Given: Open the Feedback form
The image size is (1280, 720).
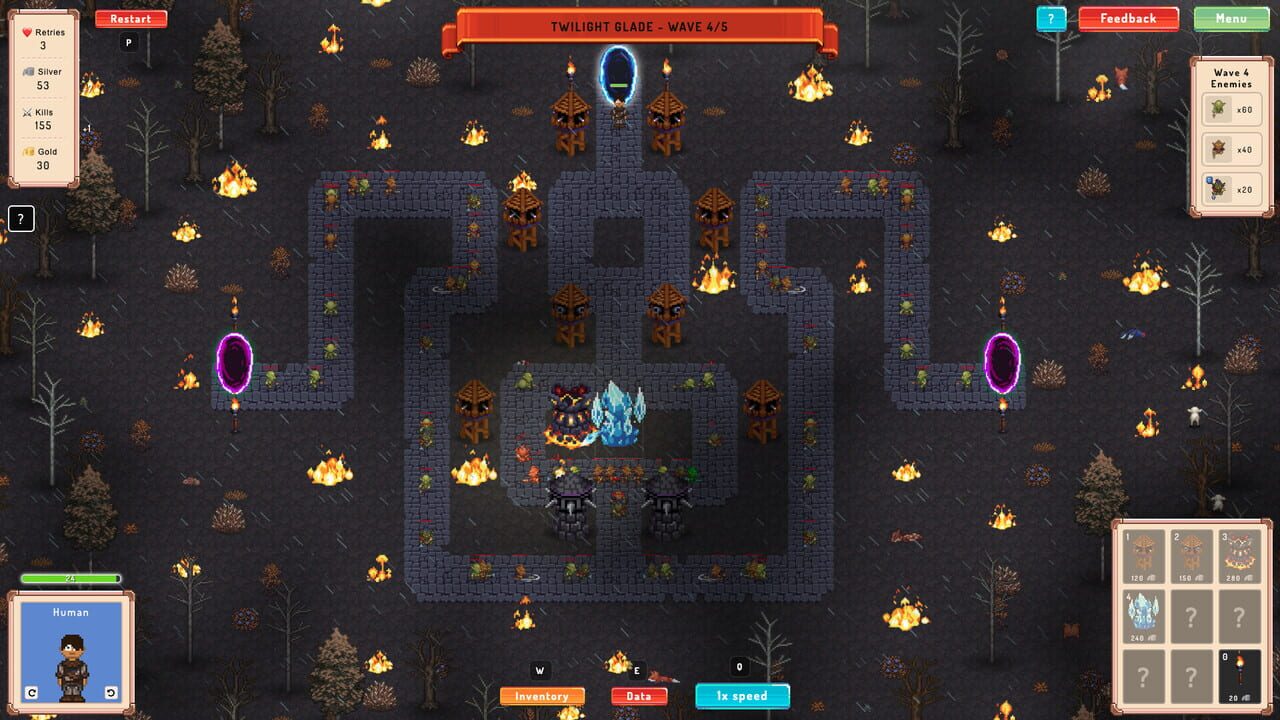Looking at the screenshot, I should (1128, 18).
